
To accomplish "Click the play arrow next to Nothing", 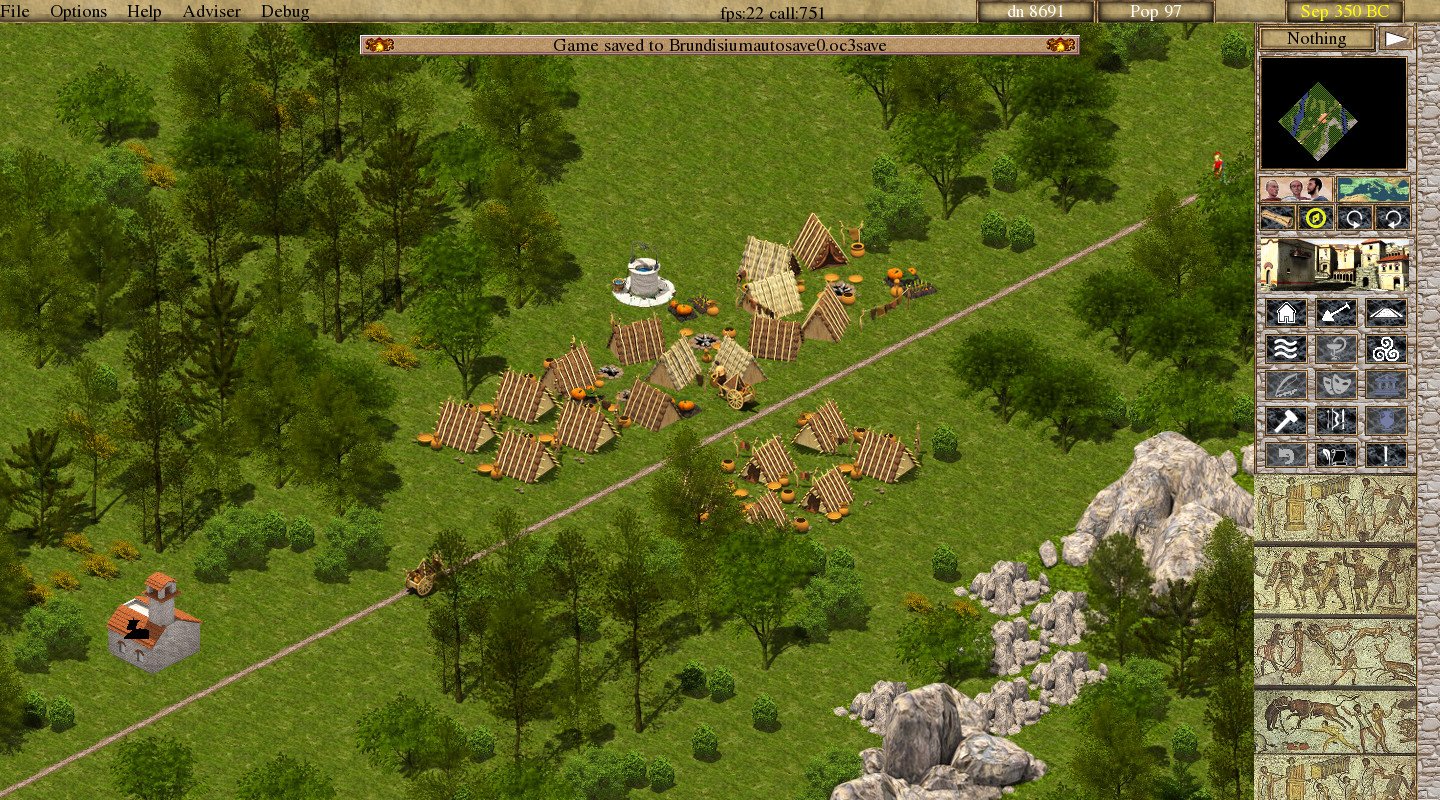I will coord(1396,38).
